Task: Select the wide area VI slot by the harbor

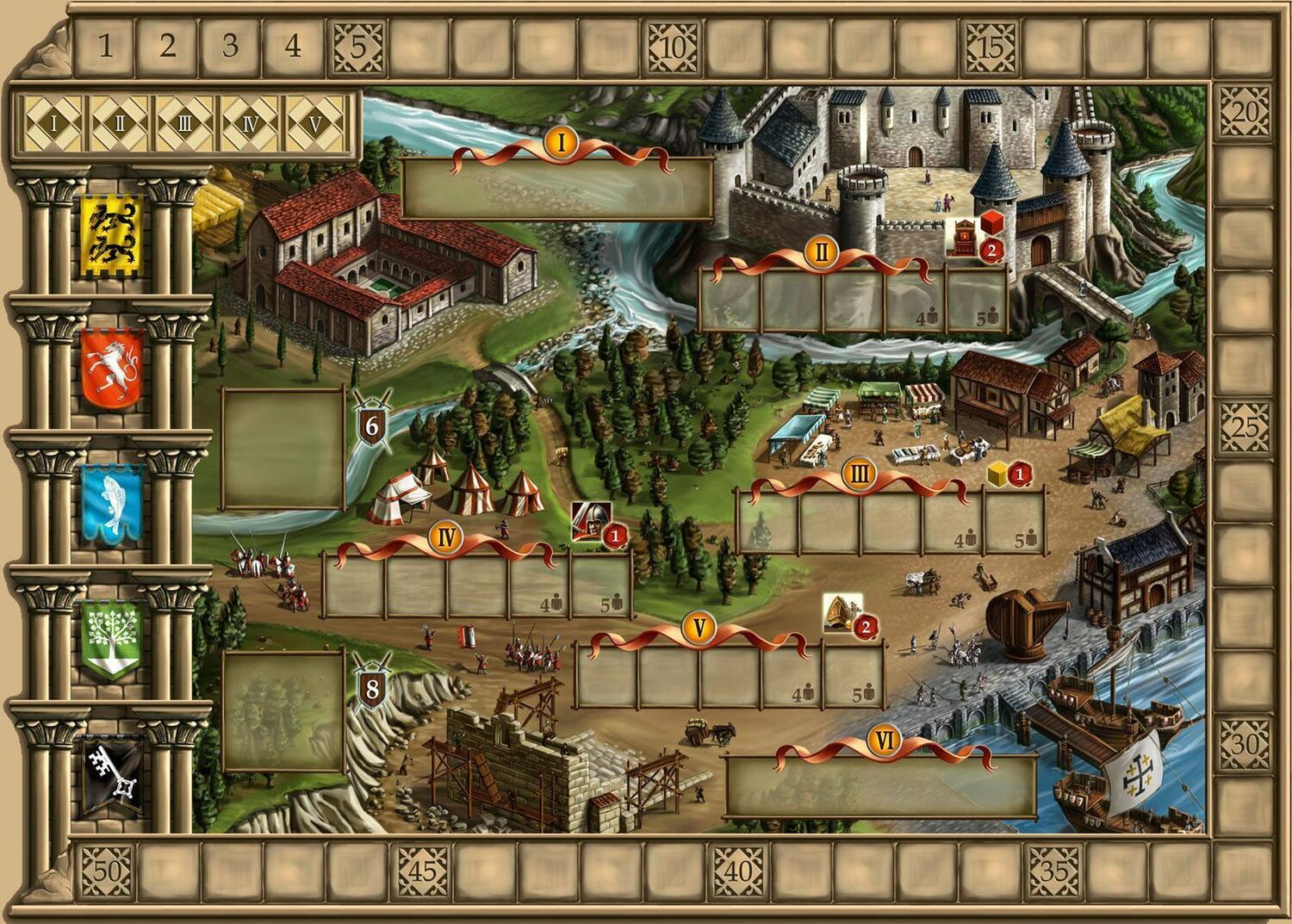Action: [x=880, y=785]
